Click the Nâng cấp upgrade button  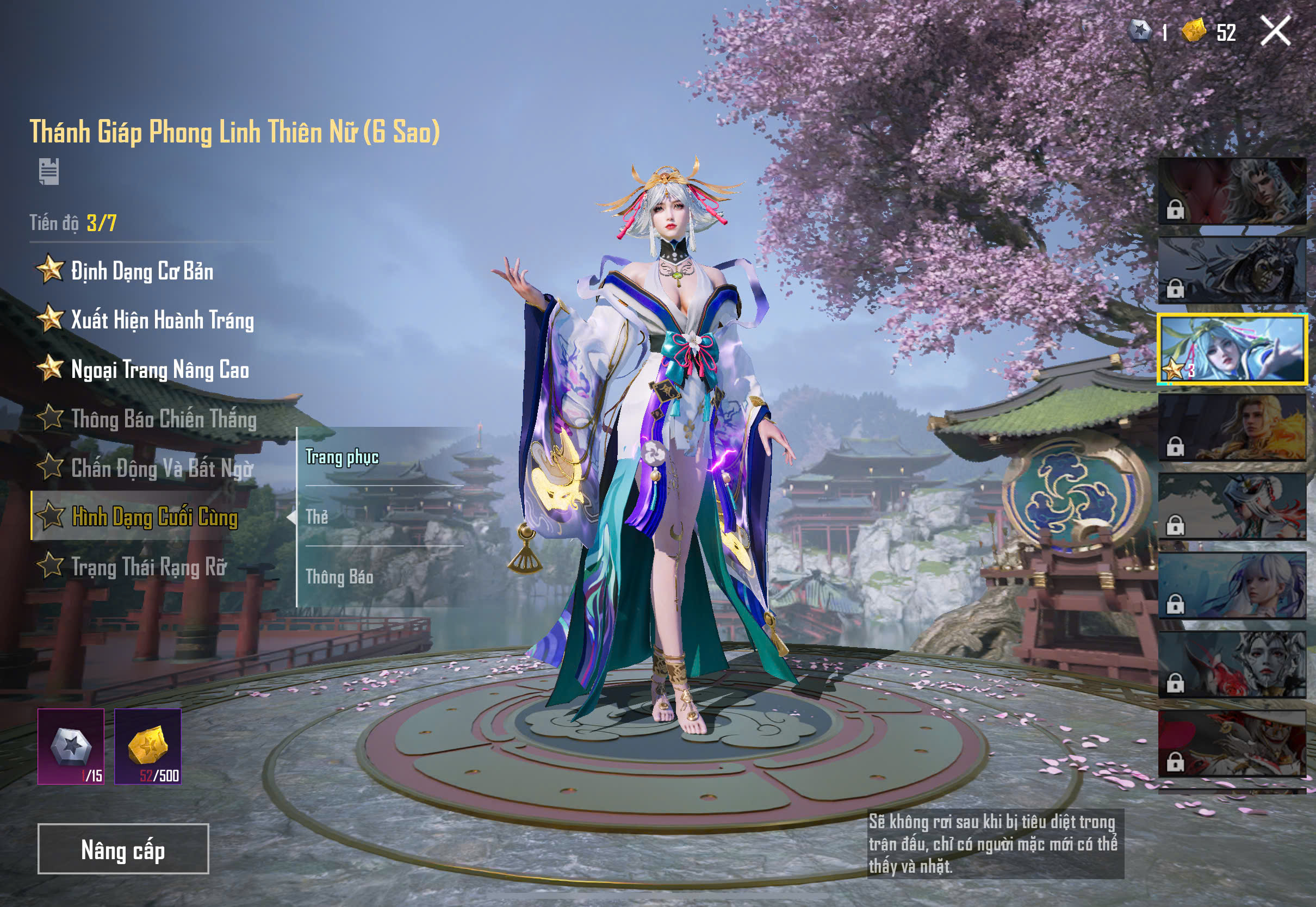click(123, 849)
